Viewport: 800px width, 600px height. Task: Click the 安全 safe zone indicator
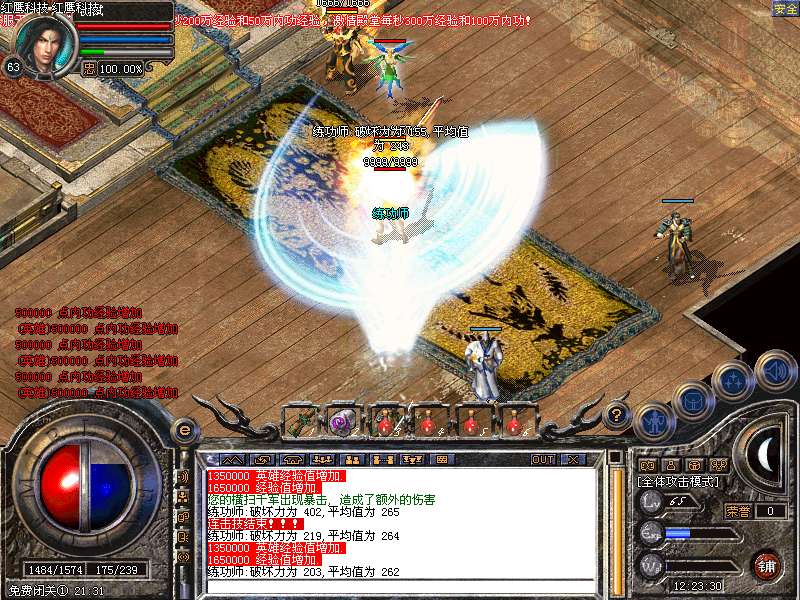(x=785, y=9)
